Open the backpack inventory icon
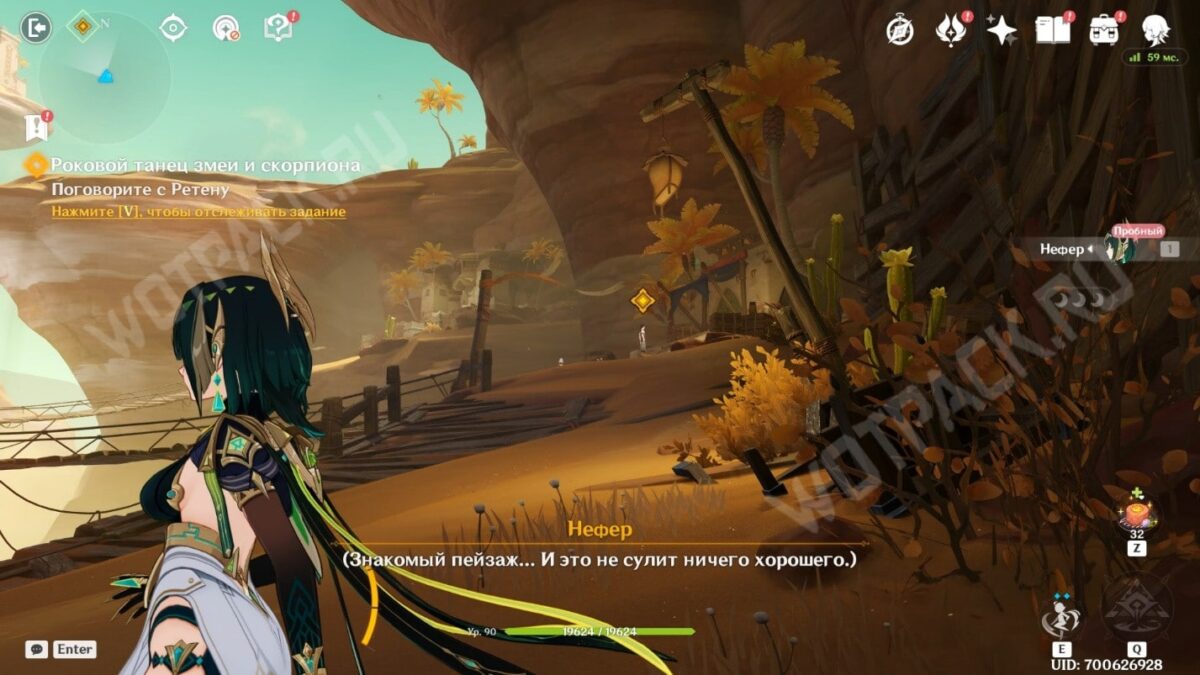The image size is (1200, 675). [x=1104, y=30]
